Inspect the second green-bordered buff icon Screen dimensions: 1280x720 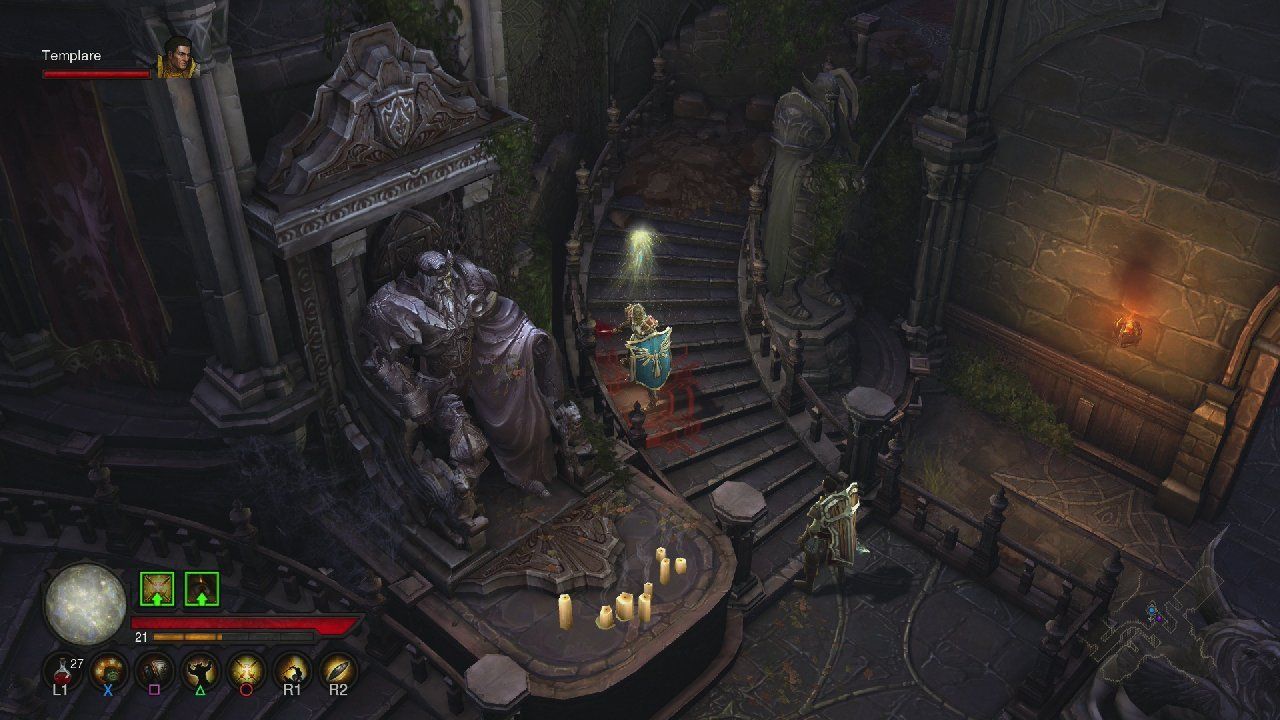click(x=202, y=589)
